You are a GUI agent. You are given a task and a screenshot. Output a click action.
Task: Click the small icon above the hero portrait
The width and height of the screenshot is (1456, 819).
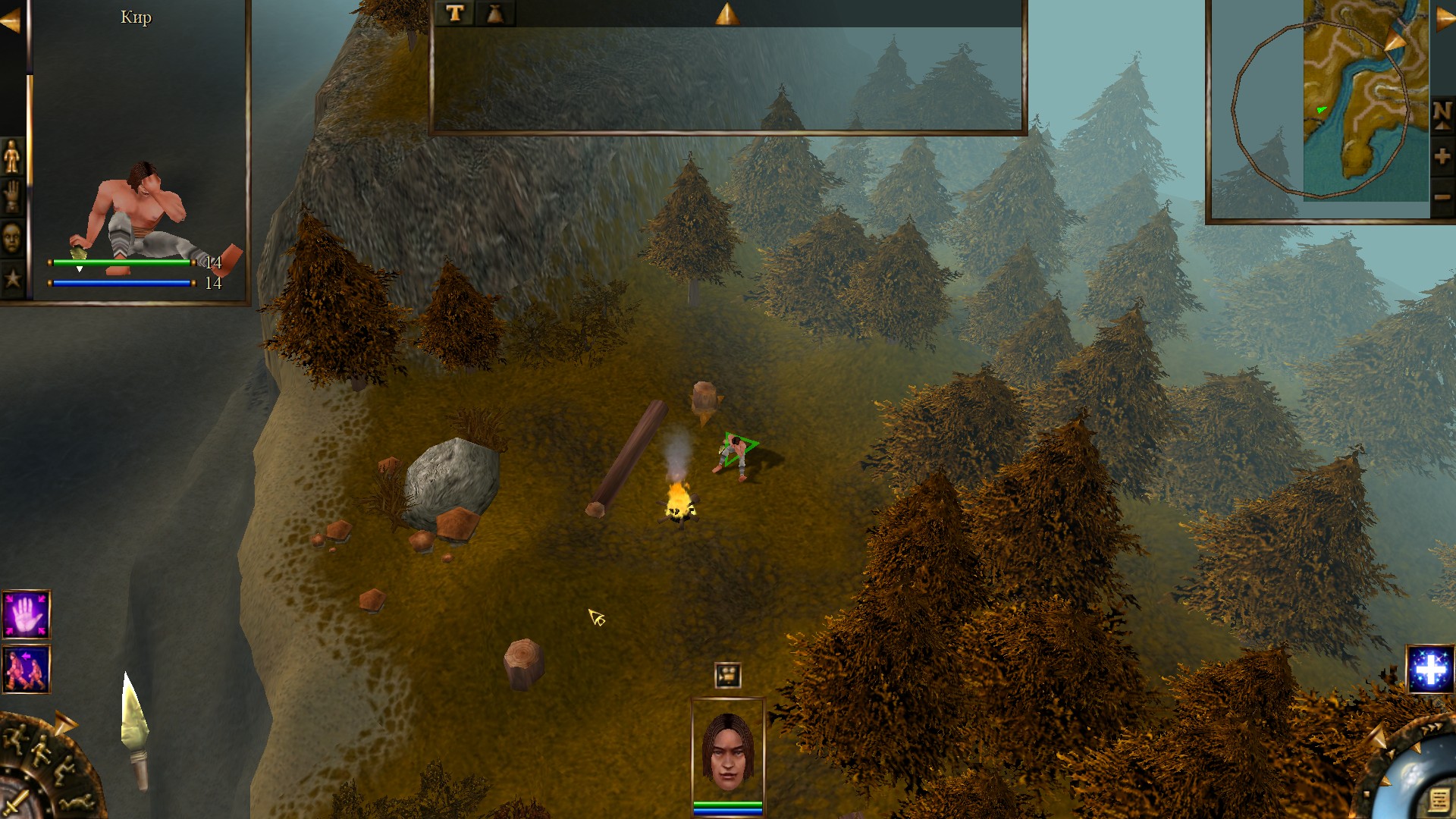(727, 674)
